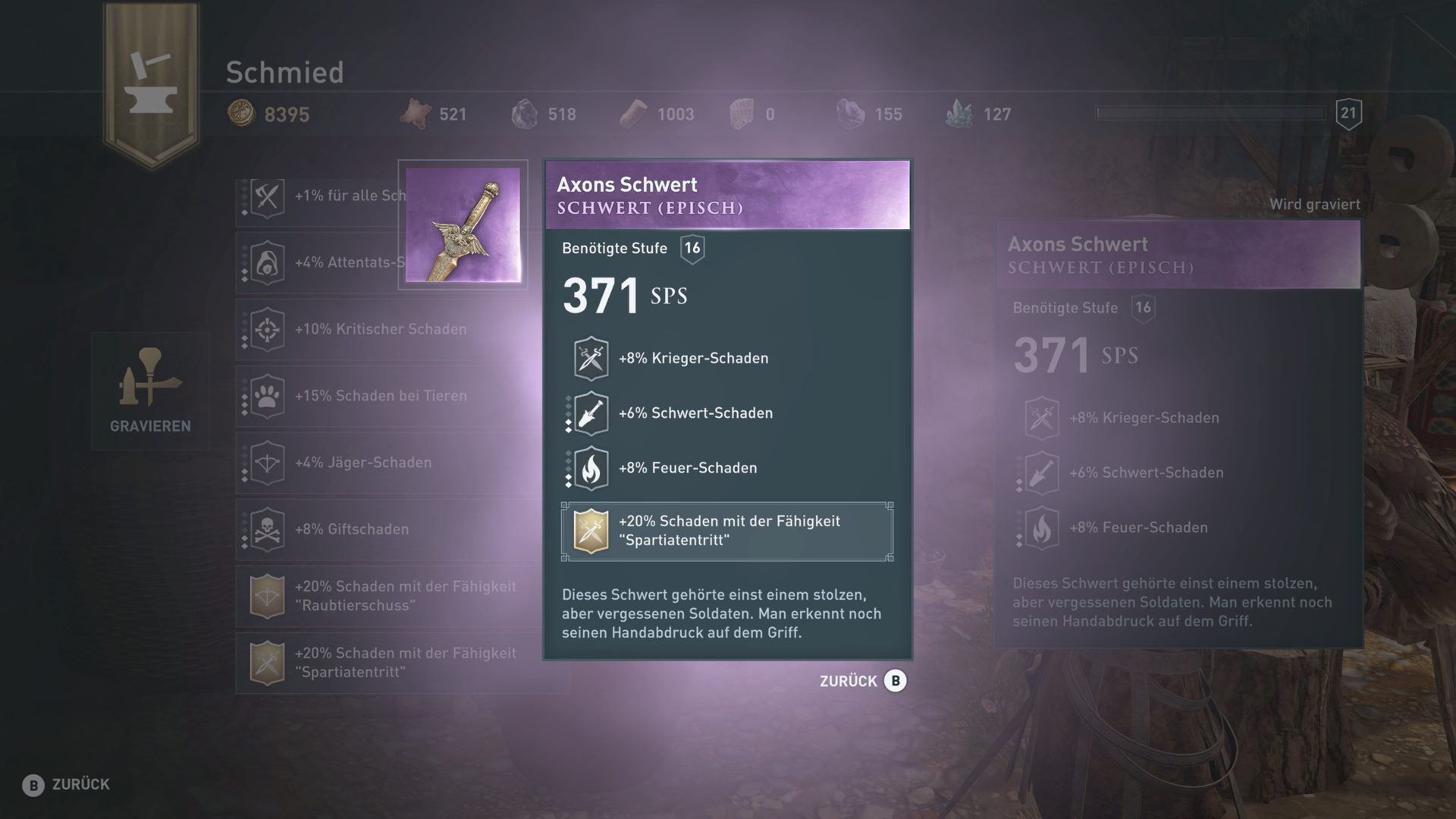Select the +6% Schwert-Schaden perk
This screenshot has height=819, width=1456.
pos(694,413)
